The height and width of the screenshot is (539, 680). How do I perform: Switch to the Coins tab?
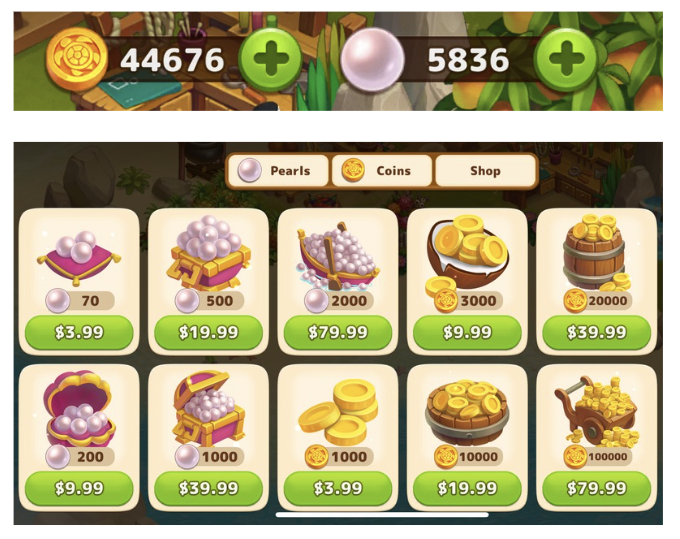tap(383, 171)
